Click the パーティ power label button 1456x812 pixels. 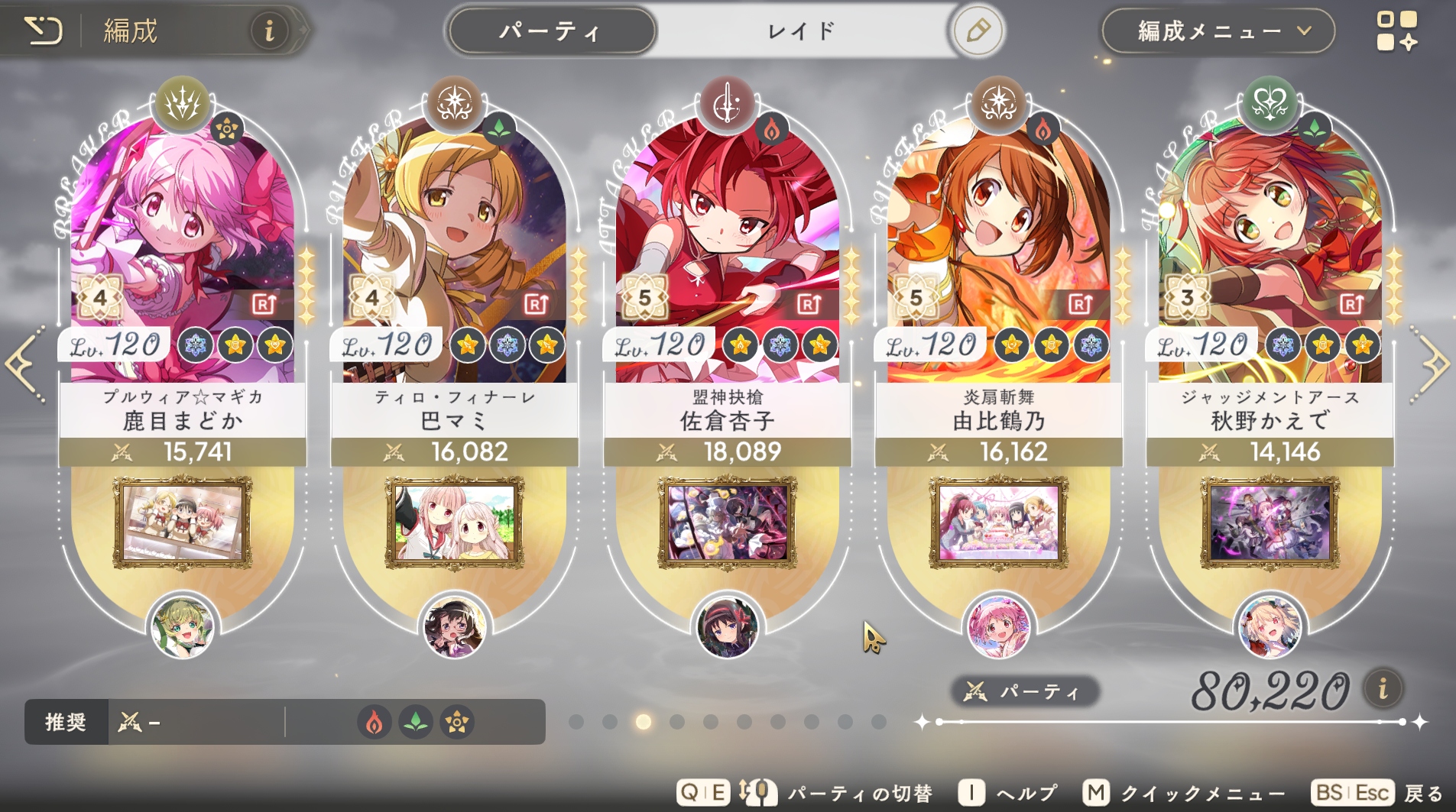pos(1025,692)
